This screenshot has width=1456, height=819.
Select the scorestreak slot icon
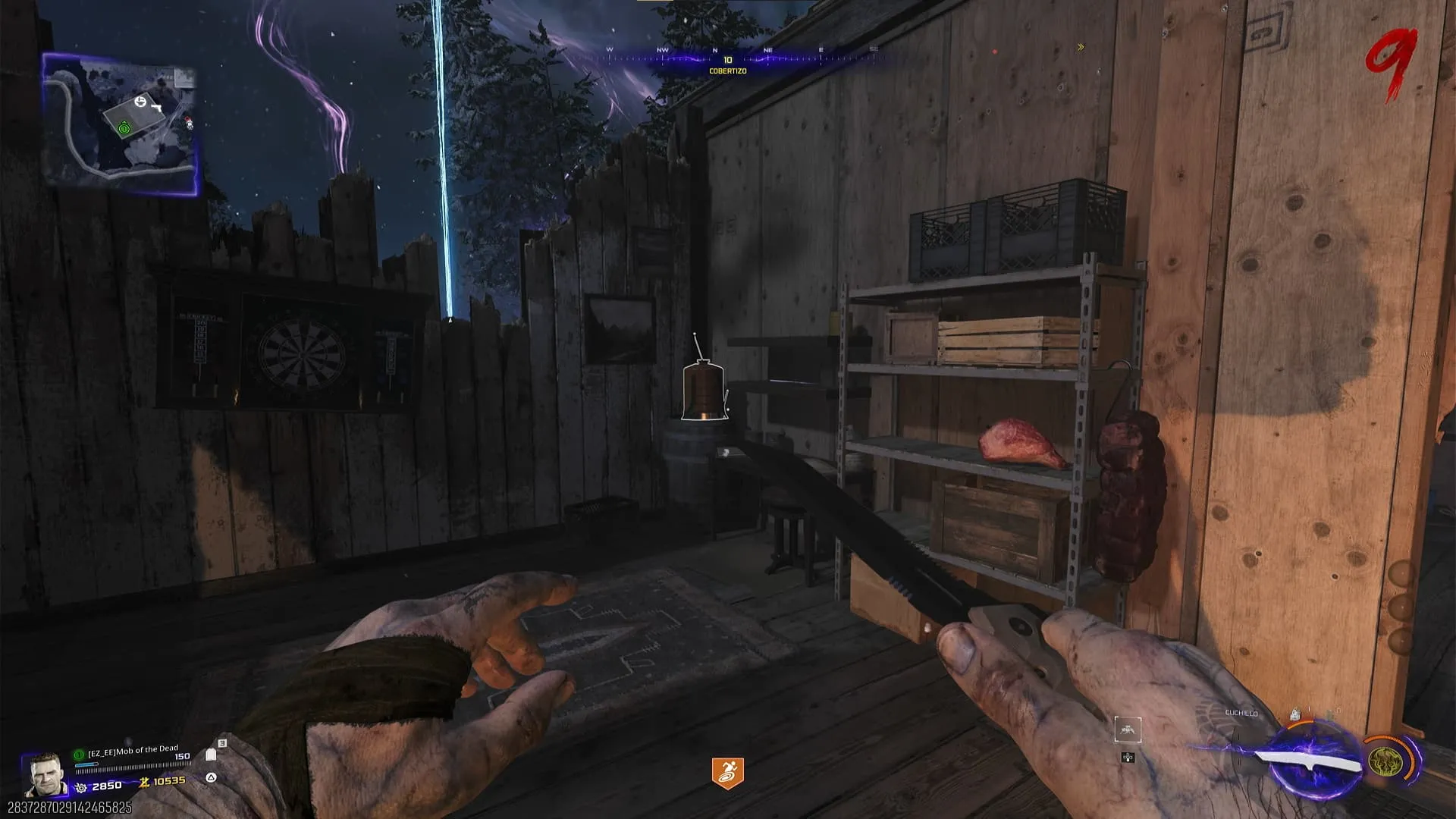click(1128, 730)
